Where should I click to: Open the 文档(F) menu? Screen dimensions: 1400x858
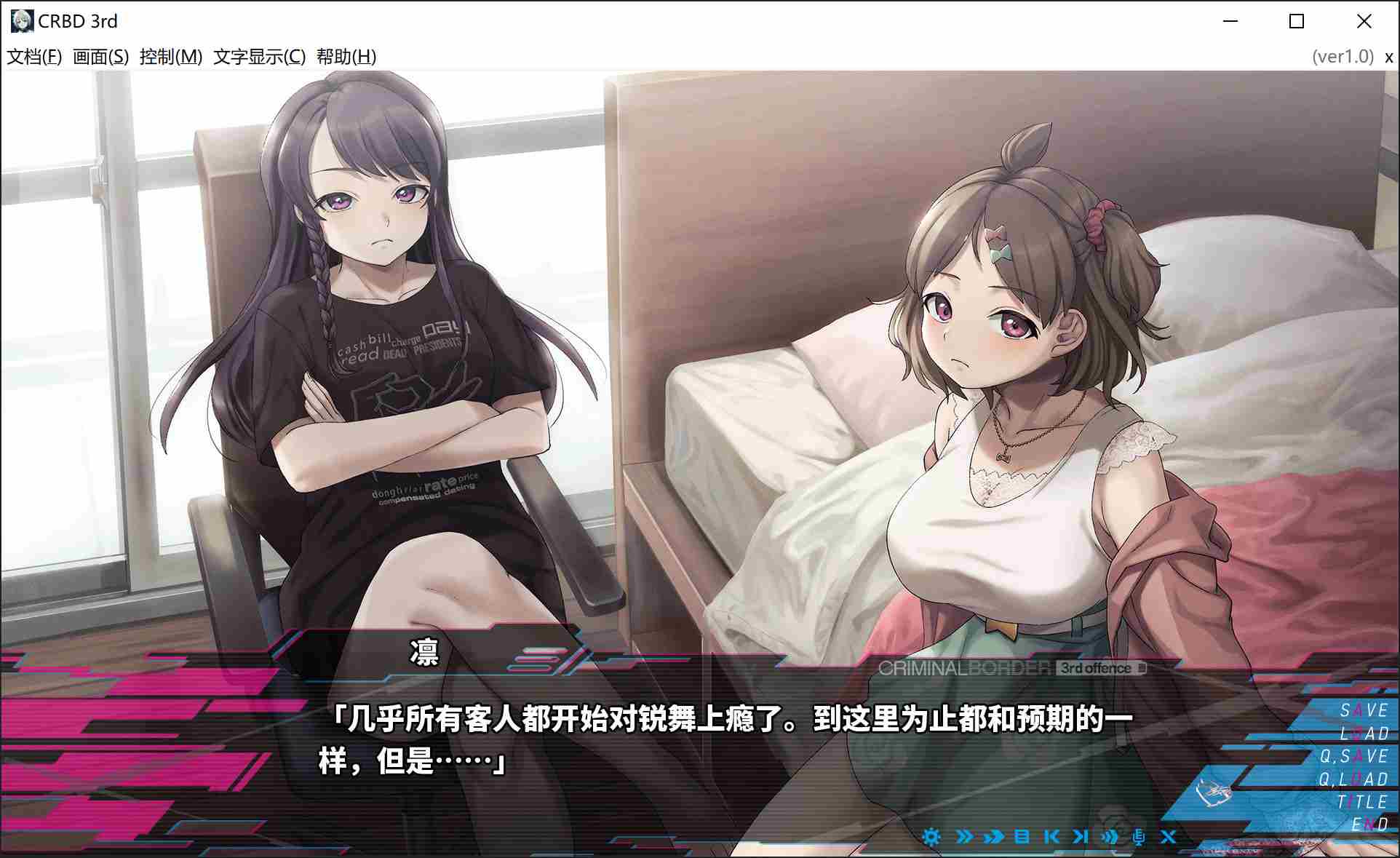tap(34, 55)
